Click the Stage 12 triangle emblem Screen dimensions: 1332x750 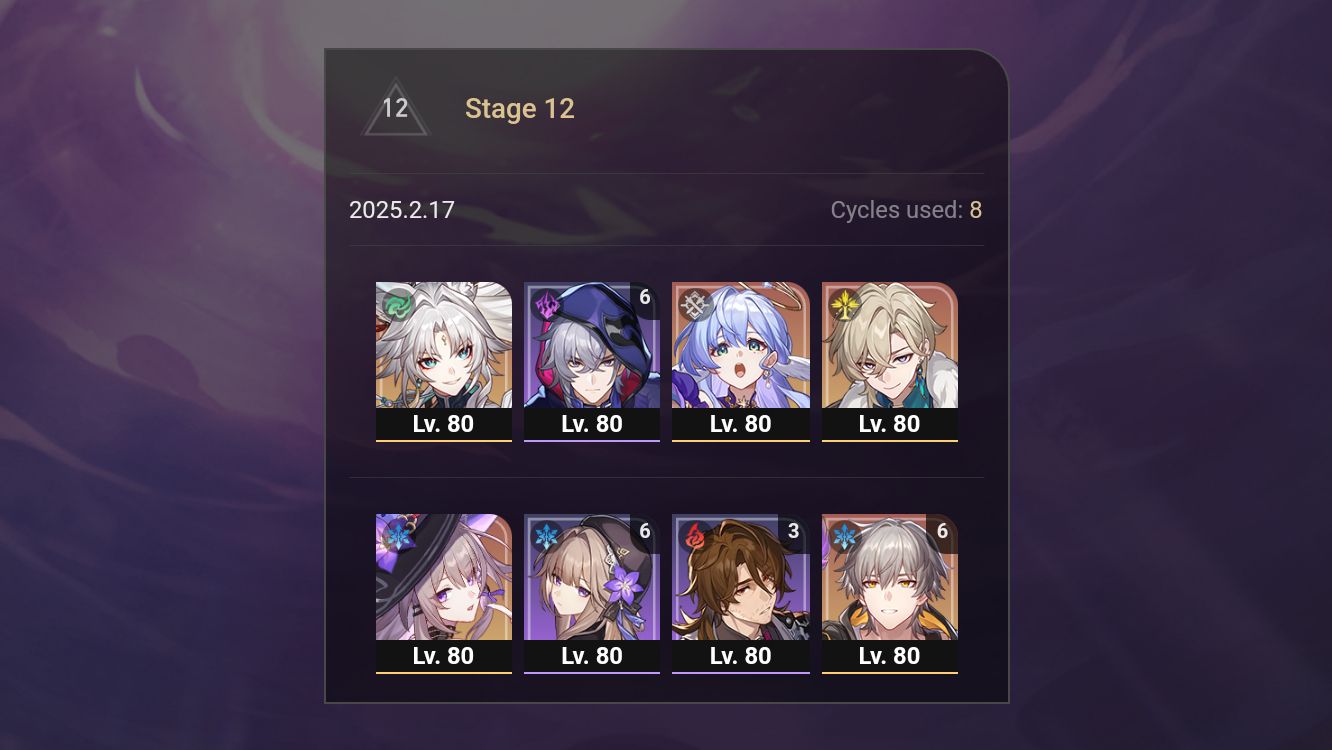click(395, 108)
